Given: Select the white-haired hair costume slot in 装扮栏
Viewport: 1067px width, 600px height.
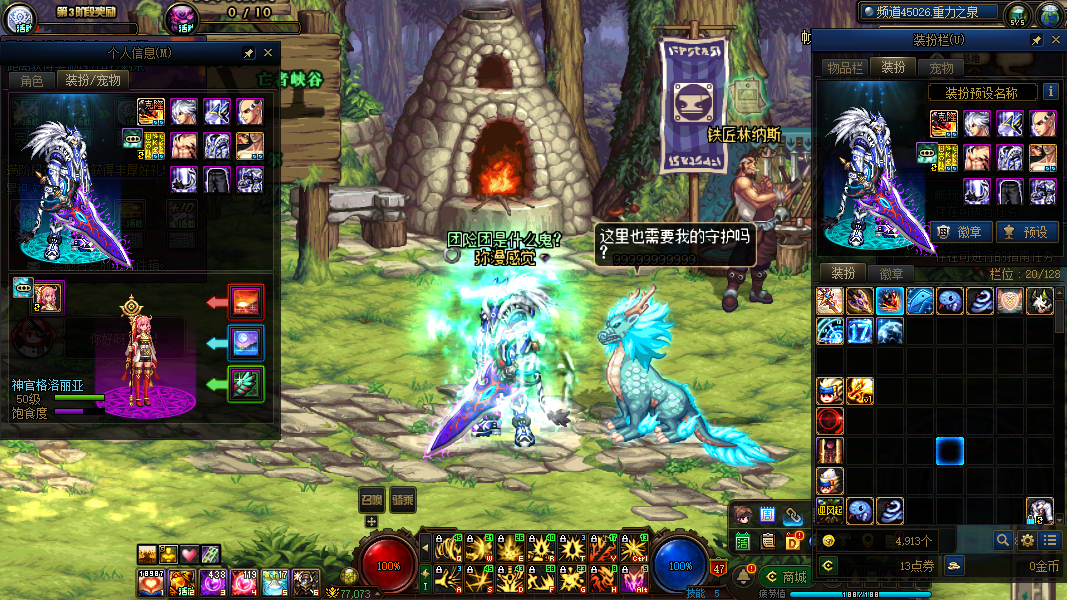Looking at the screenshot, I should 977,124.
